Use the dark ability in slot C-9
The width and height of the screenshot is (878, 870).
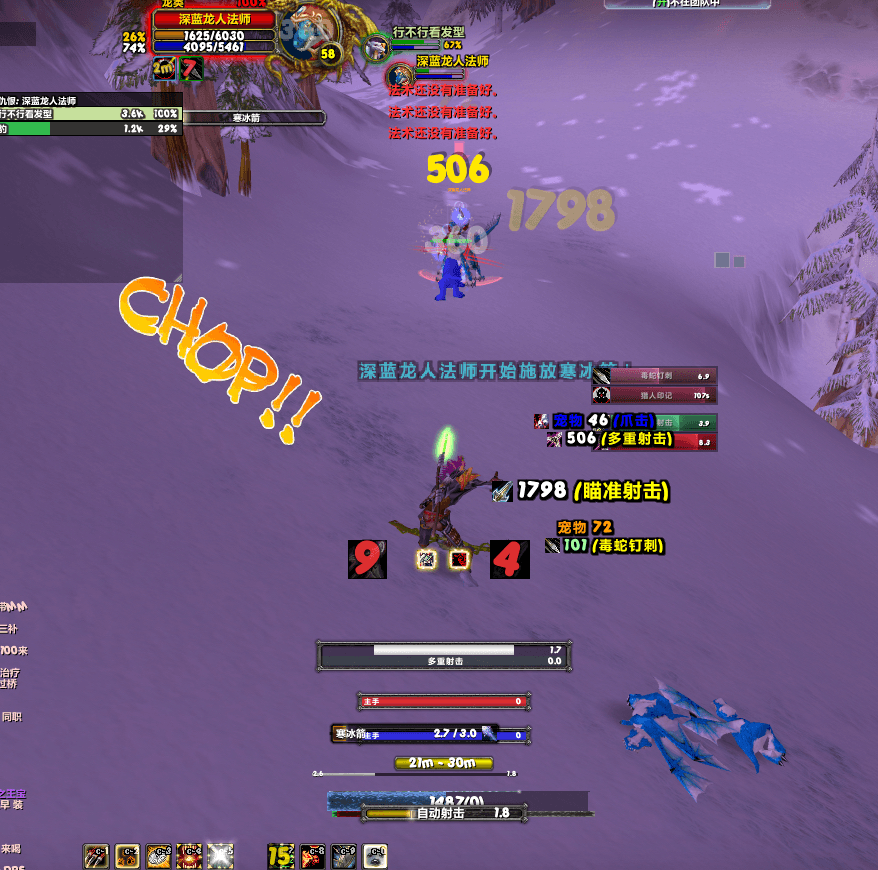[344, 856]
